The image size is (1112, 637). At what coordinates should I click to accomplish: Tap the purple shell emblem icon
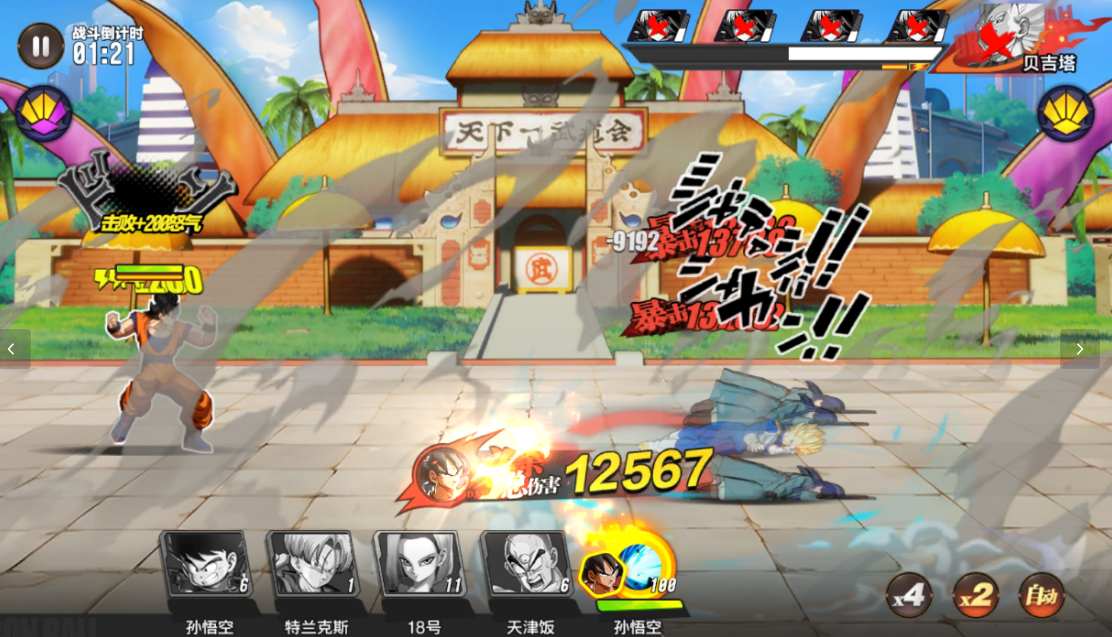coord(43,112)
